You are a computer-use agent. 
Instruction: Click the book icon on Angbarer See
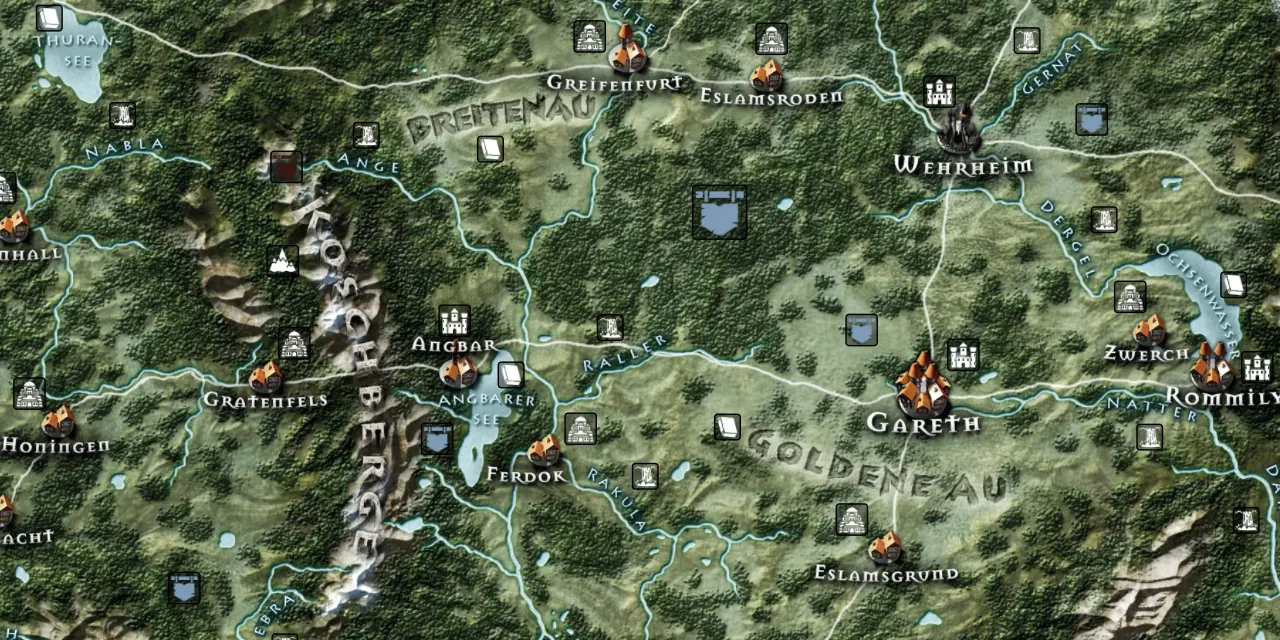[511, 375]
